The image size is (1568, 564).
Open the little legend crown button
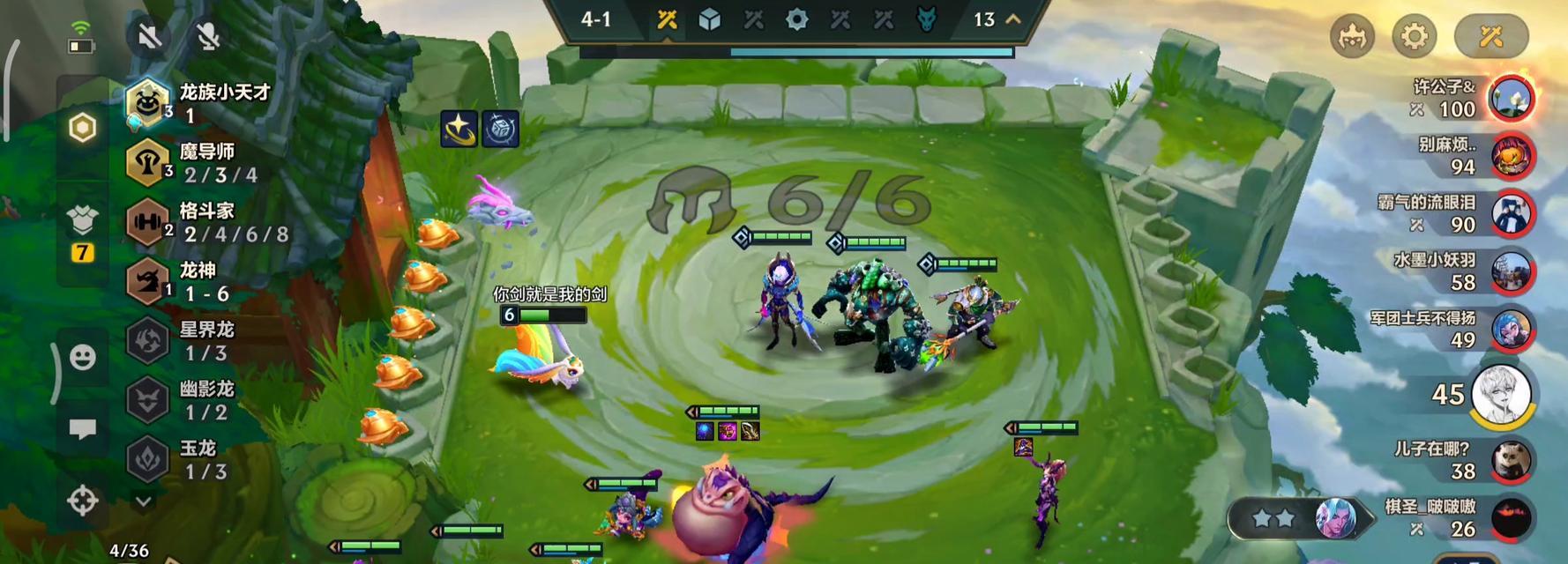tap(1352, 36)
